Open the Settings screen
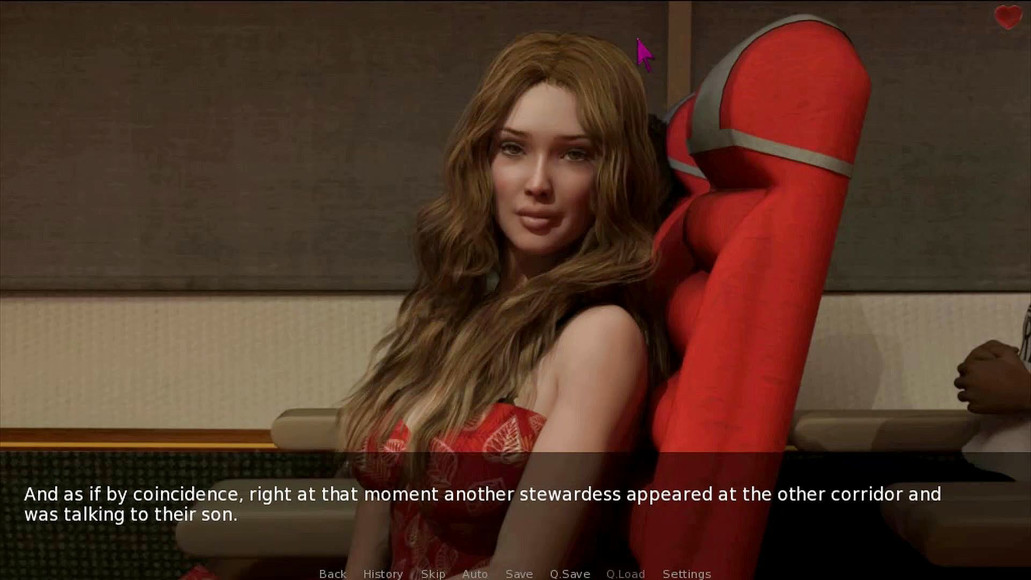1031x580 pixels. (x=687, y=574)
